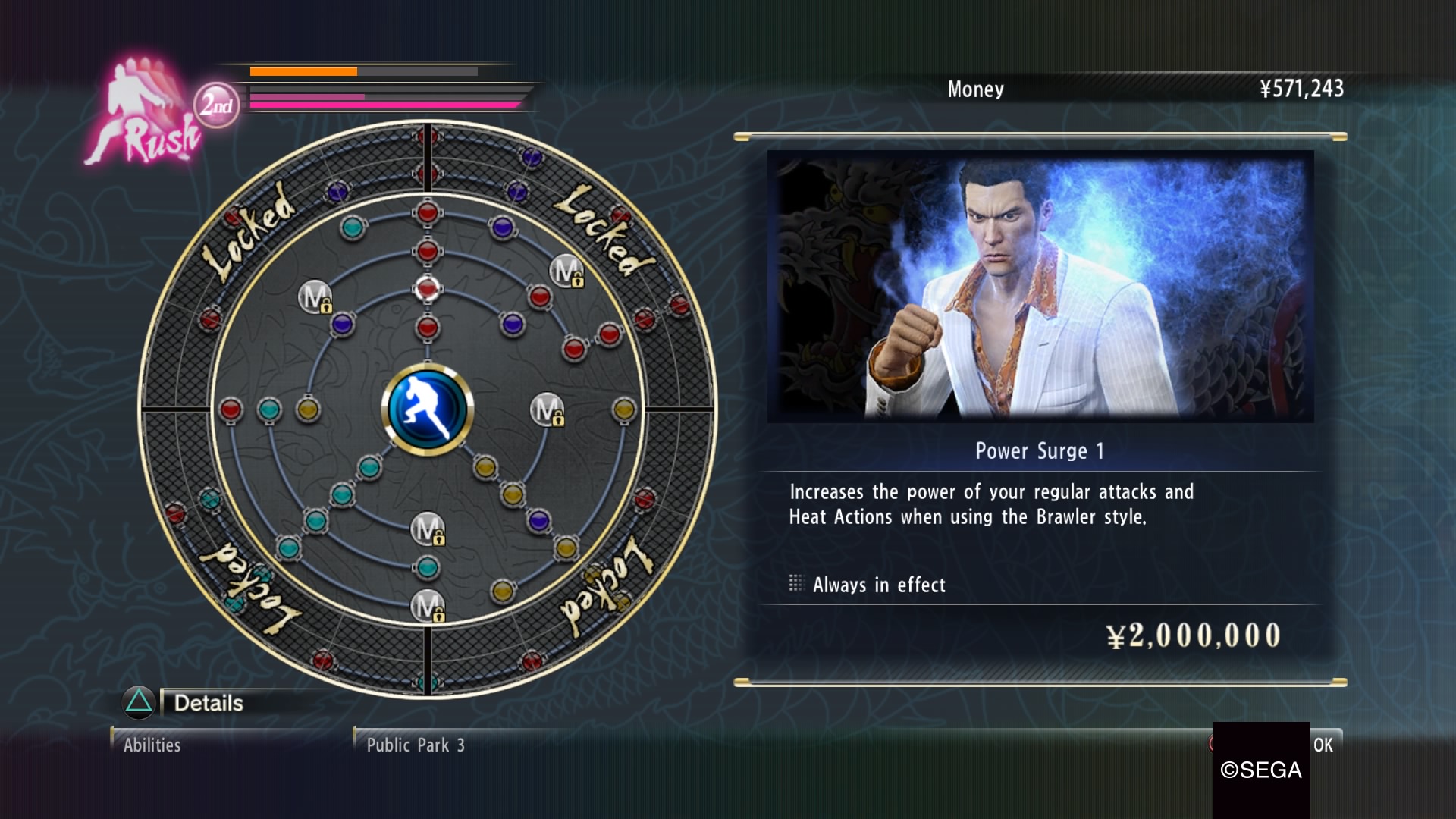1456x819 pixels.
Task: Click the pink Rush style logo
Action: coord(143,115)
